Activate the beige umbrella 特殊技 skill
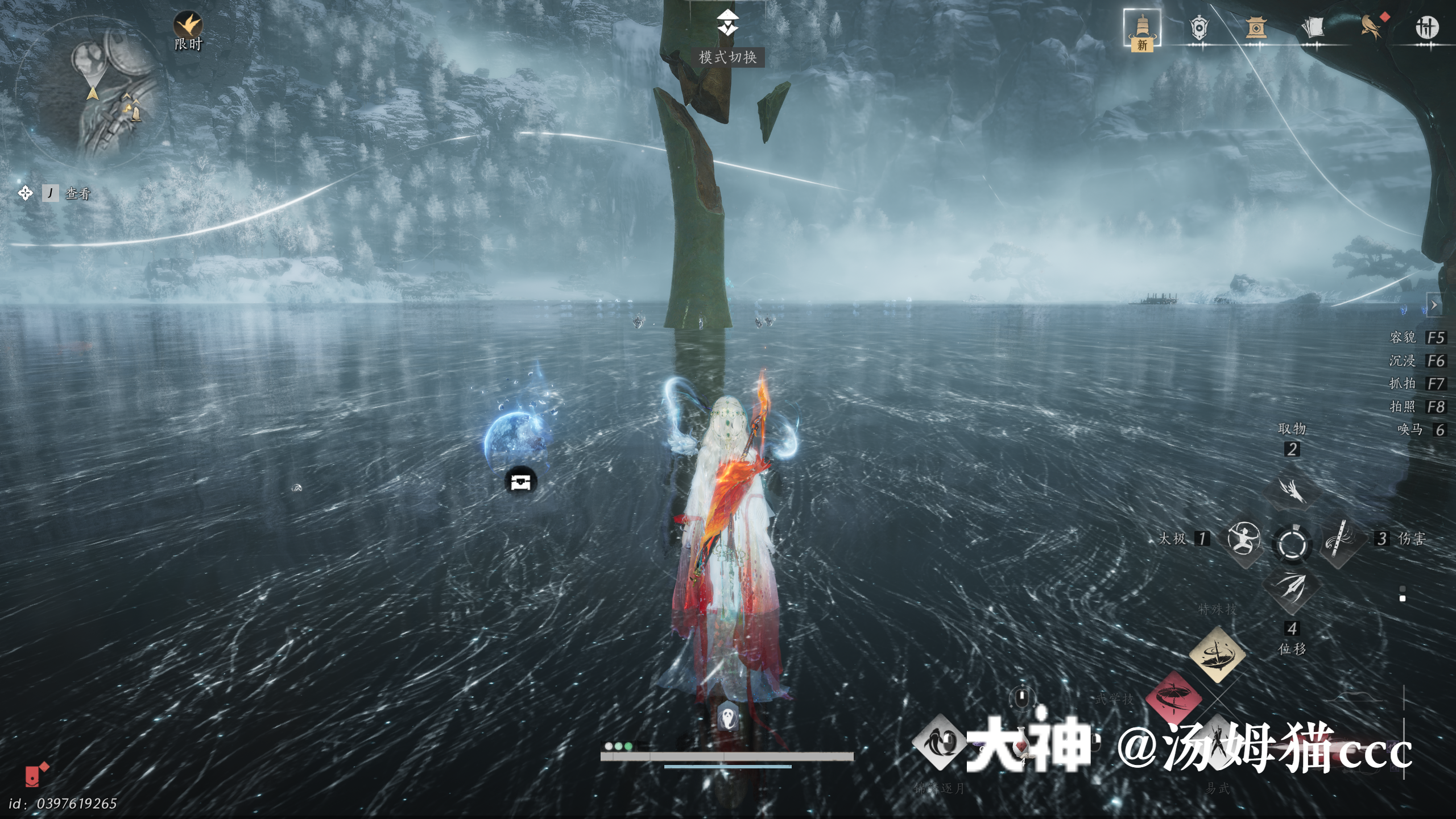This screenshot has height=819, width=1456. [1217, 655]
